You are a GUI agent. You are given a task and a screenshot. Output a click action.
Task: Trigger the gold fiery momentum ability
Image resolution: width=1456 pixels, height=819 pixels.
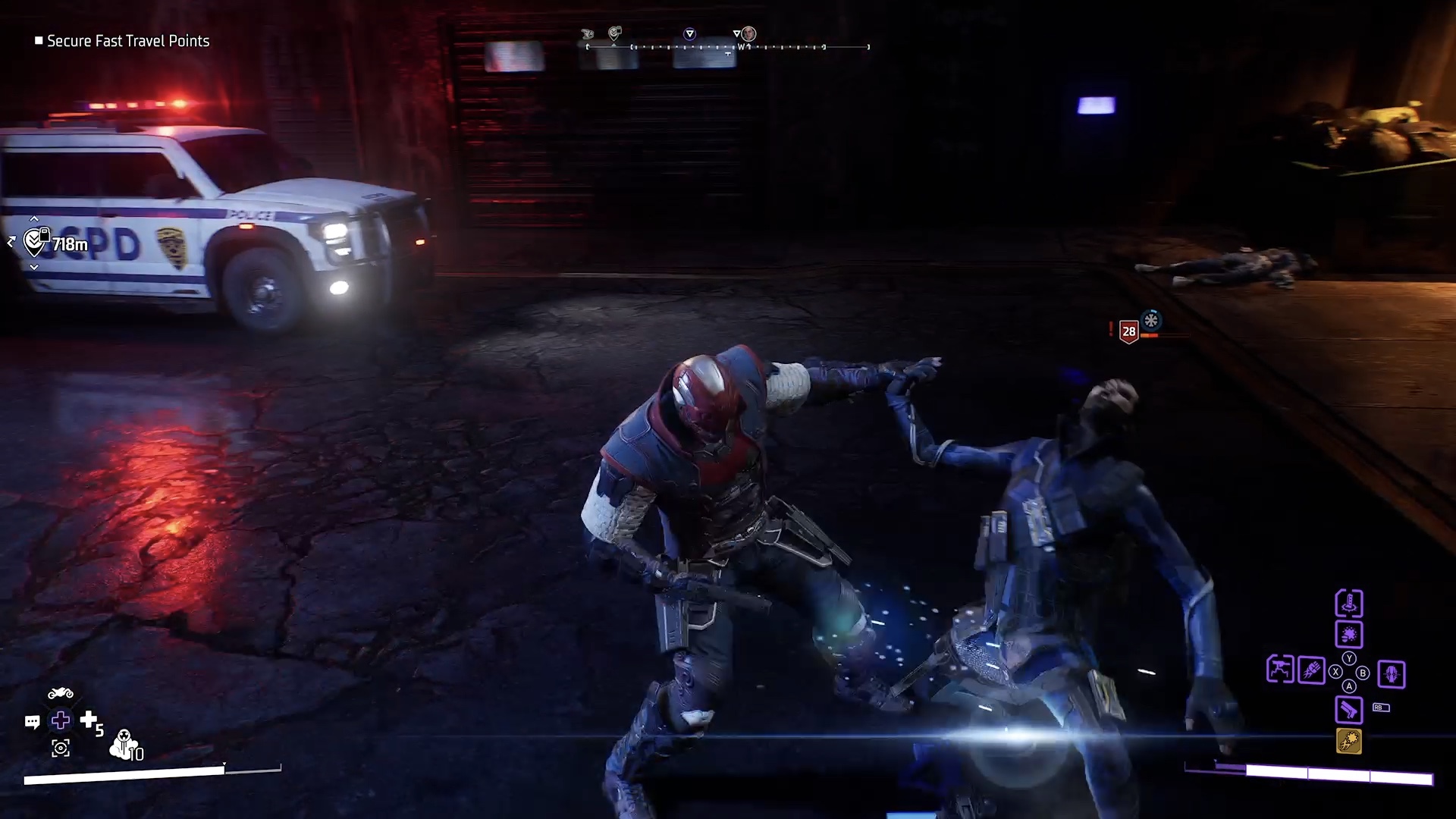pyautogui.click(x=1349, y=741)
